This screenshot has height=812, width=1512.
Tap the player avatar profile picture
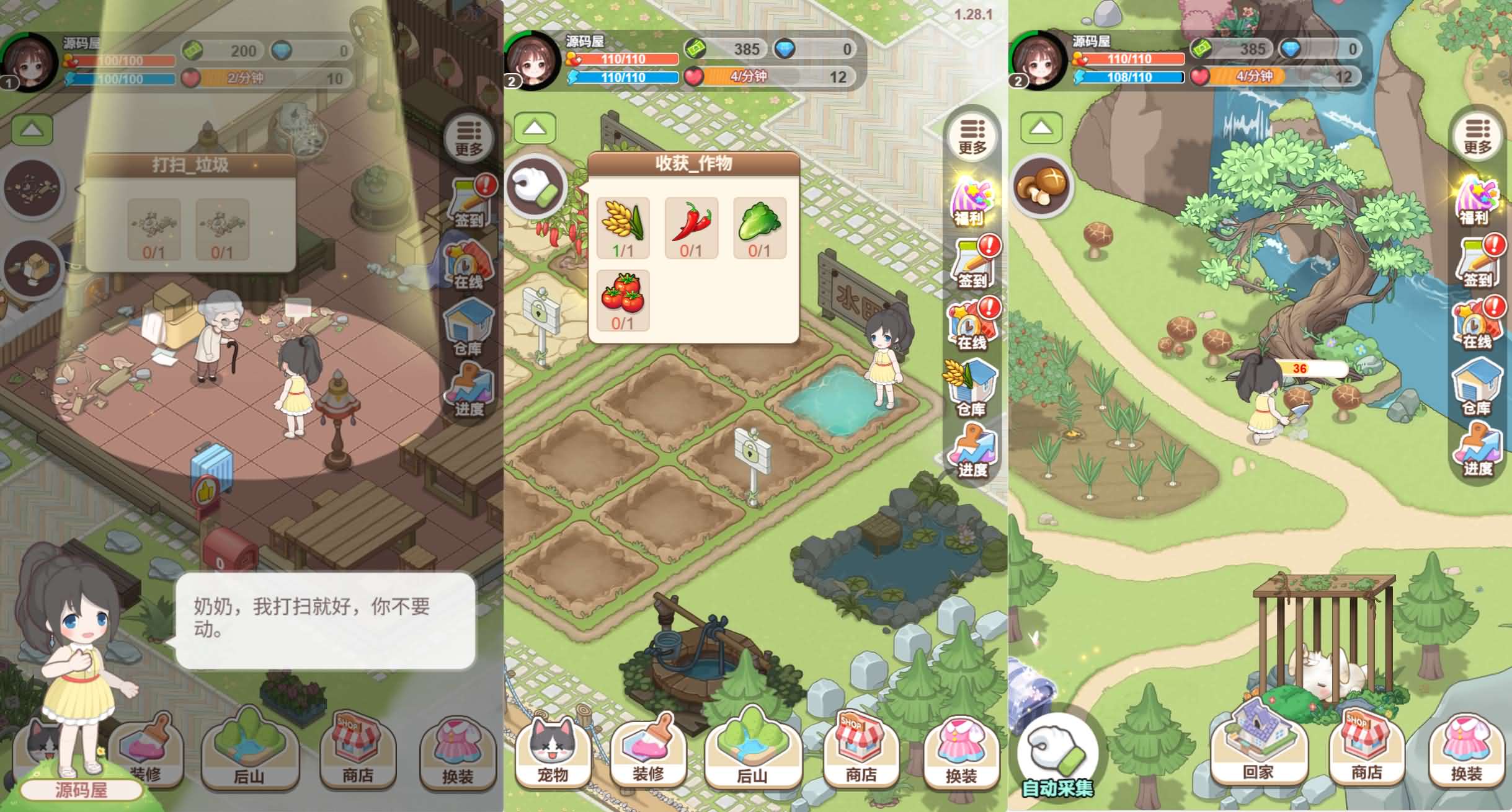(x=533, y=59)
